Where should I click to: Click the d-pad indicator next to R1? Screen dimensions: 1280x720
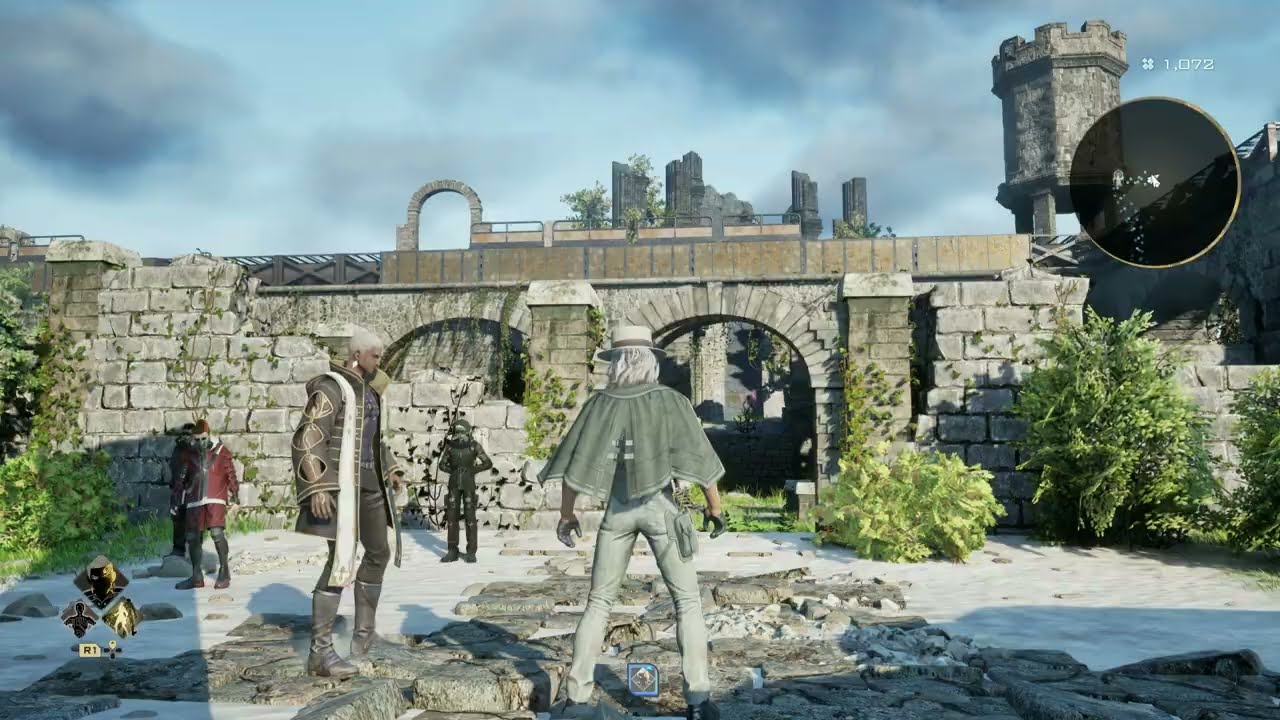coord(111,653)
